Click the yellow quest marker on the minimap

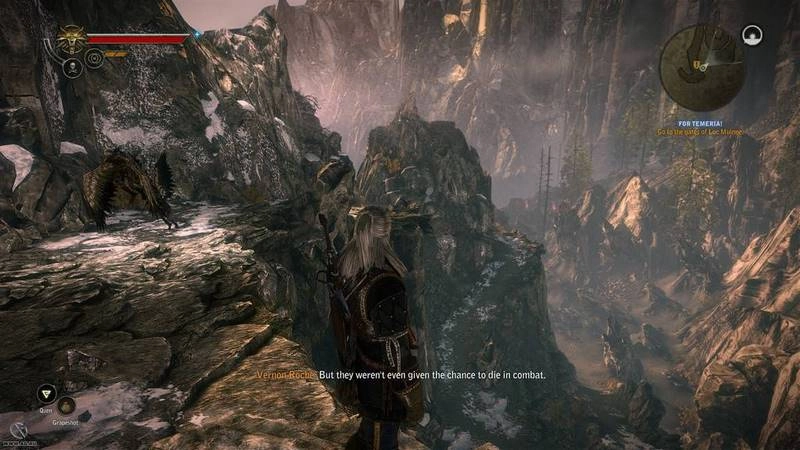click(696, 65)
